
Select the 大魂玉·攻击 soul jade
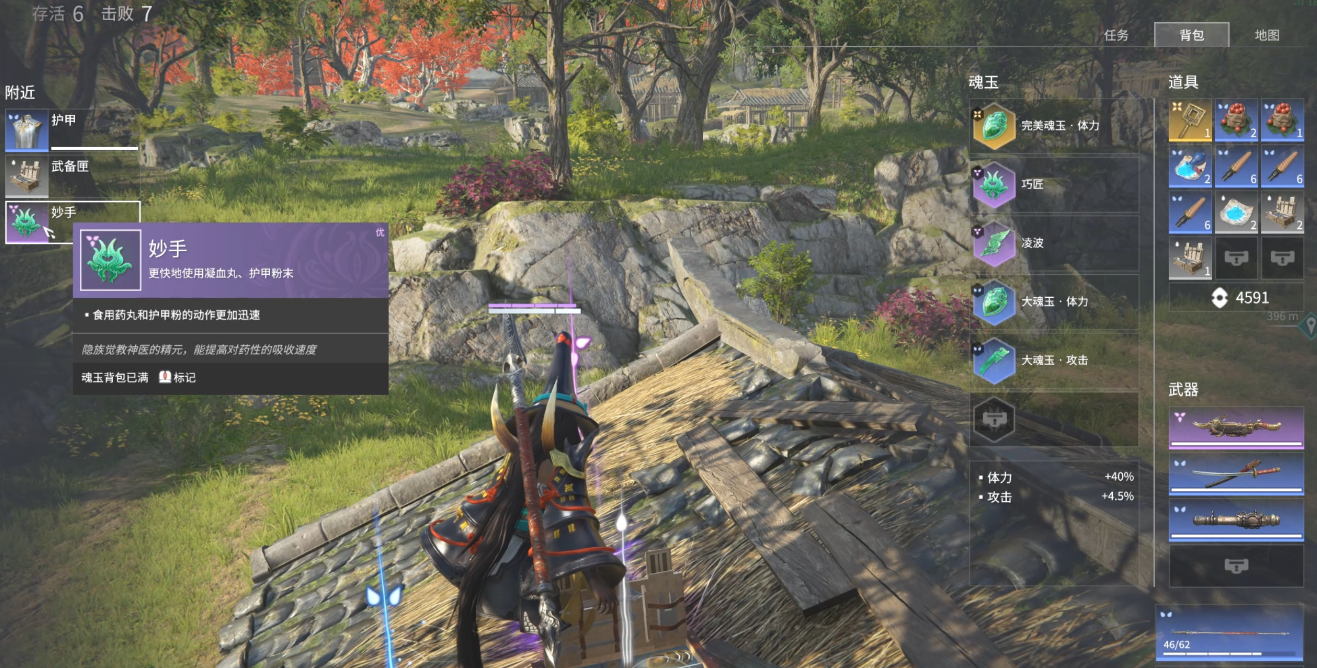1054,360
